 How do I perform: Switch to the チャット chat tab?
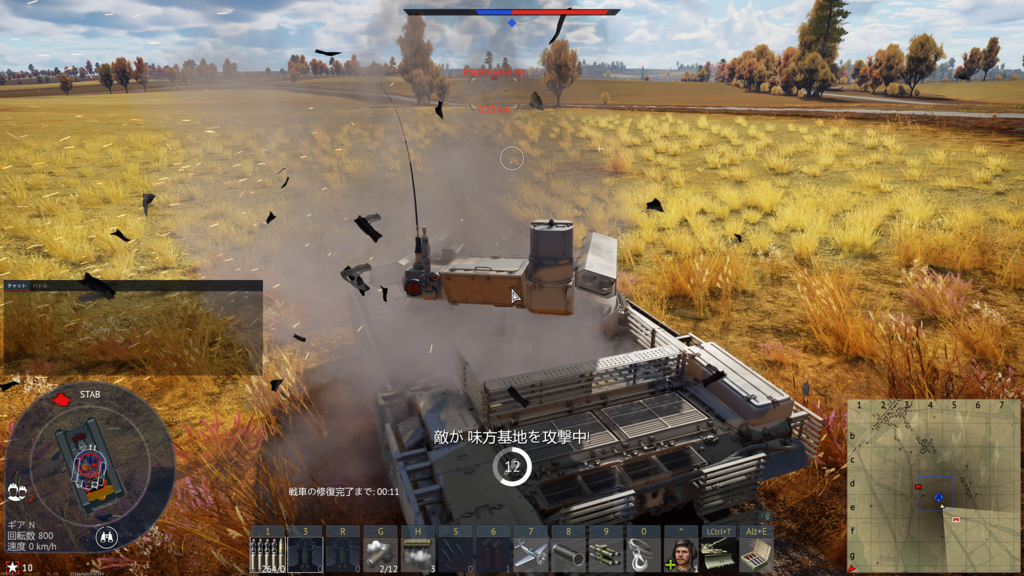[x=17, y=286]
